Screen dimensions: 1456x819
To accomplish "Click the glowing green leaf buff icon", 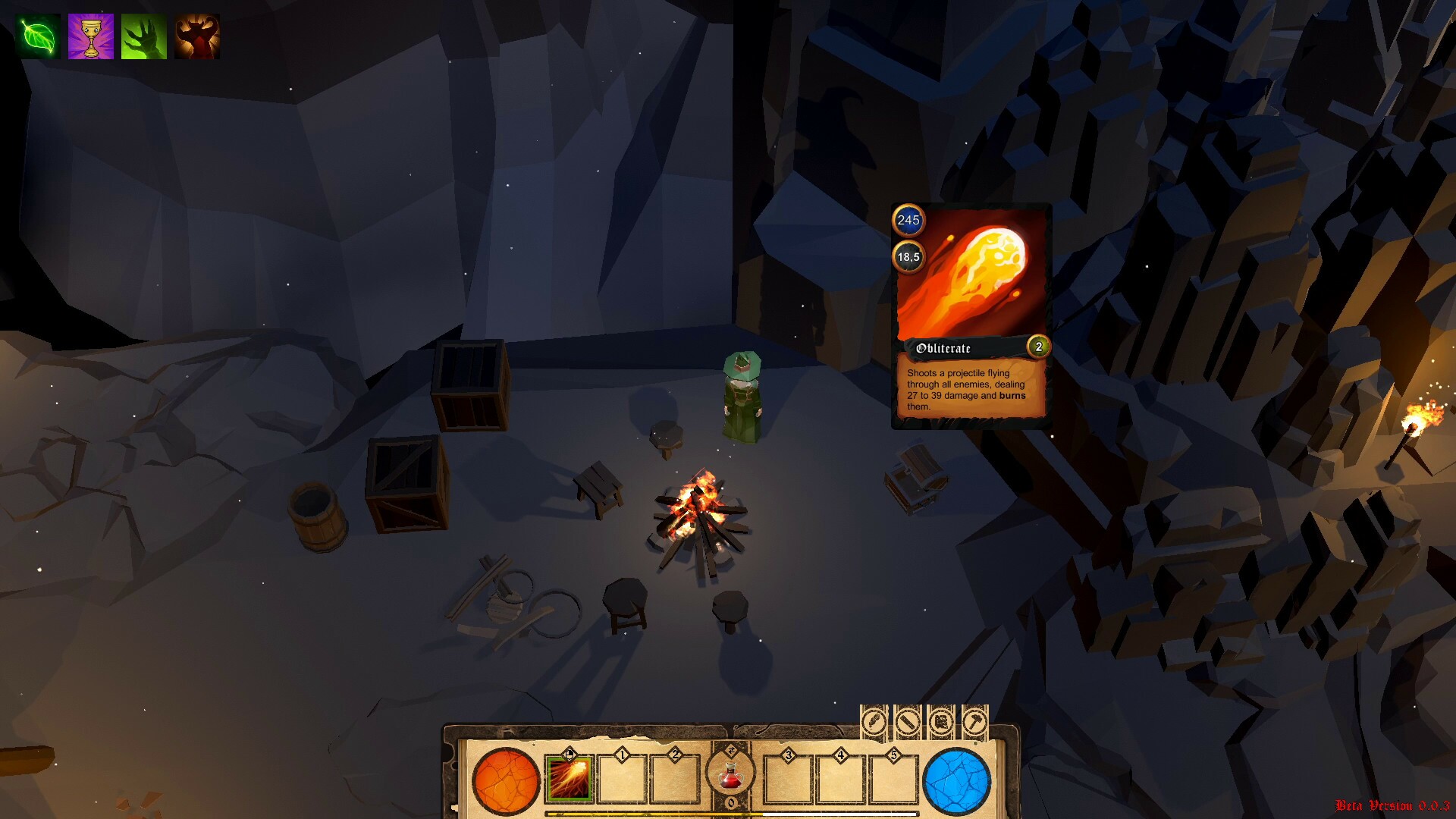I will (38, 36).
